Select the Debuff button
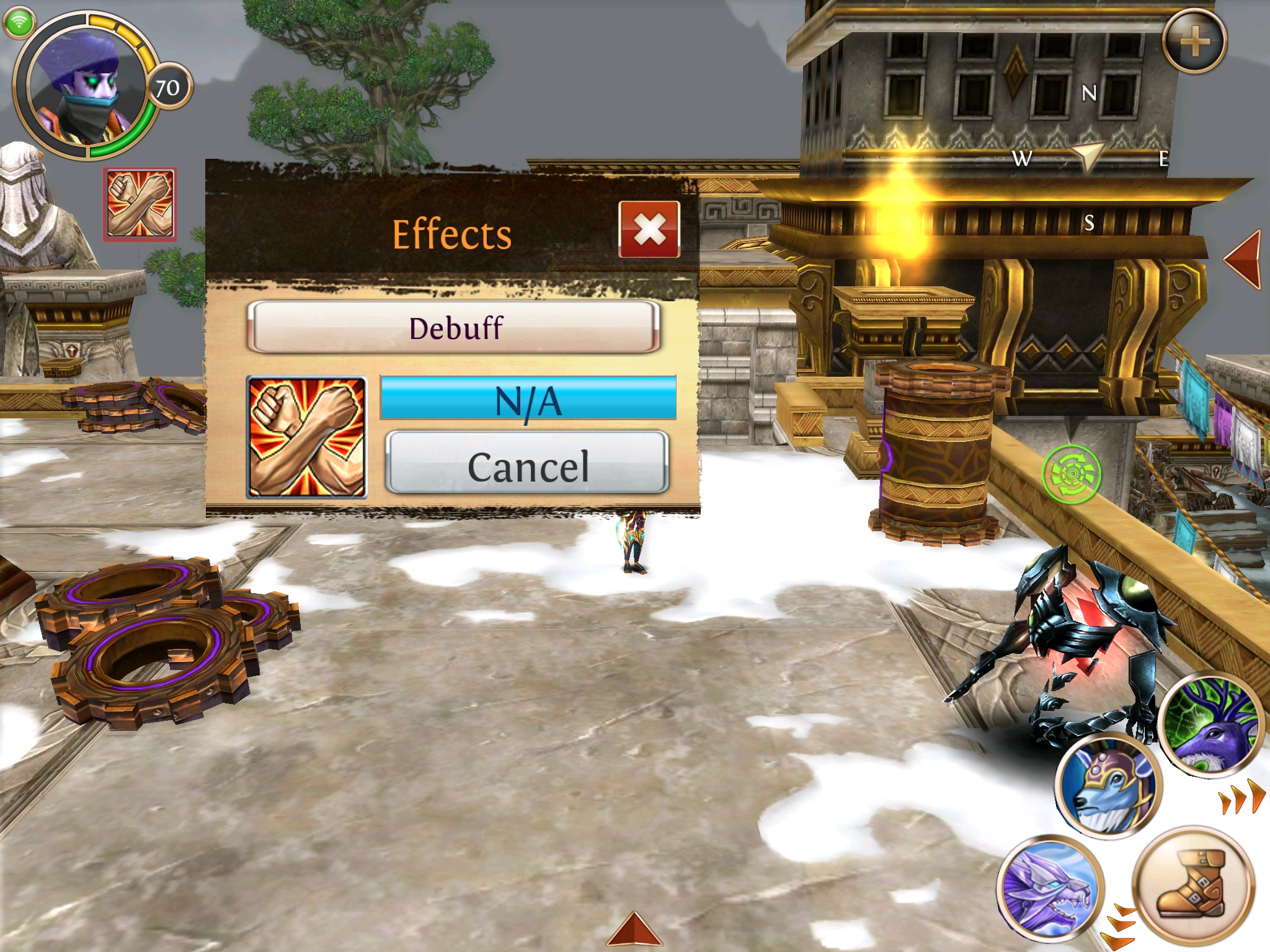 click(x=454, y=327)
